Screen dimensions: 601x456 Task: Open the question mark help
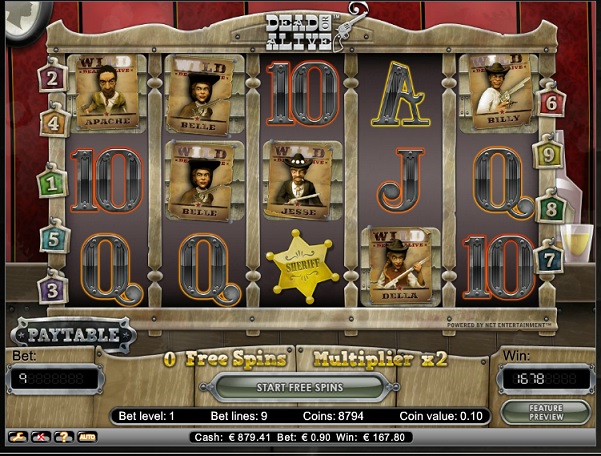pos(63,437)
